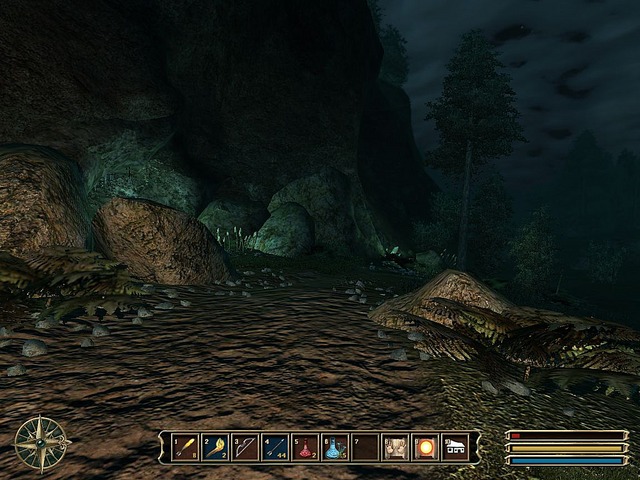Use the blue mana potion
The width and height of the screenshot is (640, 480).
point(336,446)
